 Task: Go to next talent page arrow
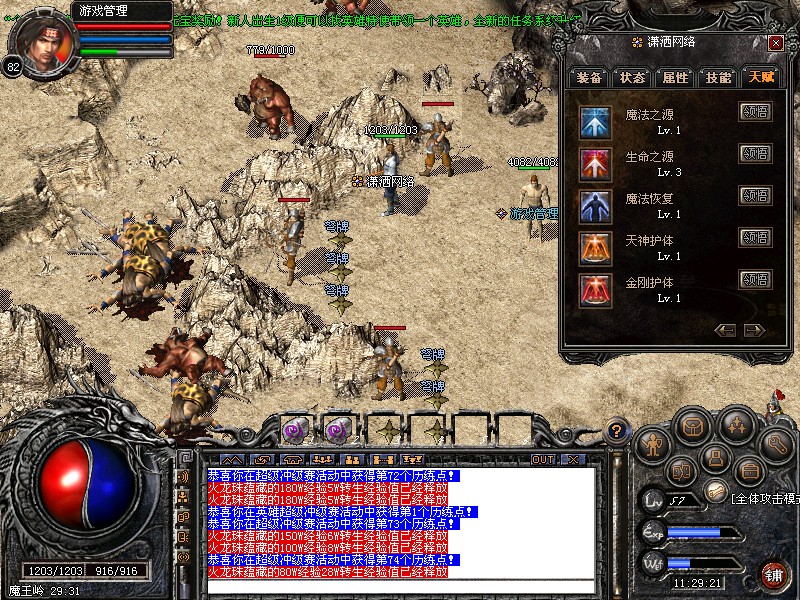point(752,330)
